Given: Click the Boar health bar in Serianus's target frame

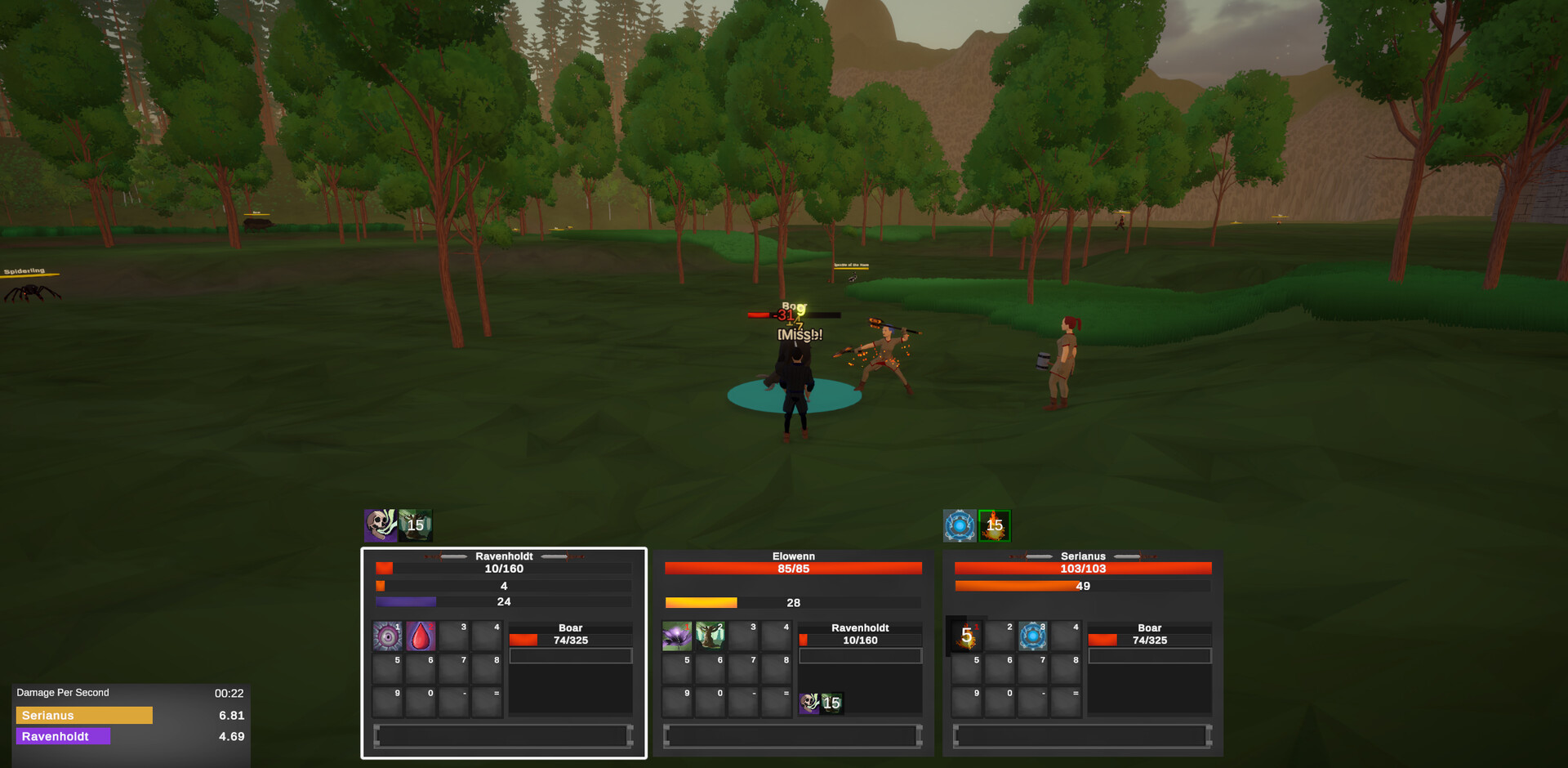Looking at the screenshot, I should click(1149, 640).
